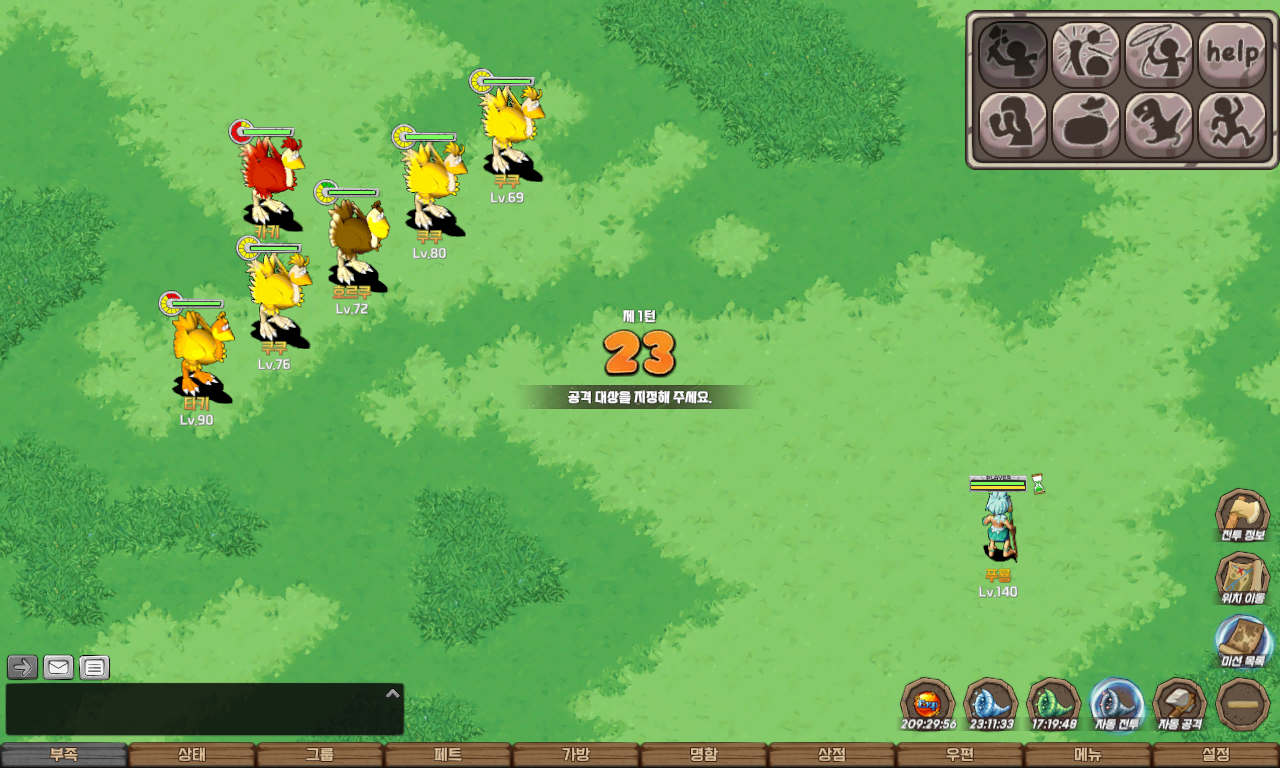Open the 설정 settings tab
This screenshot has width=1280, height=768.
point(1216,755)
